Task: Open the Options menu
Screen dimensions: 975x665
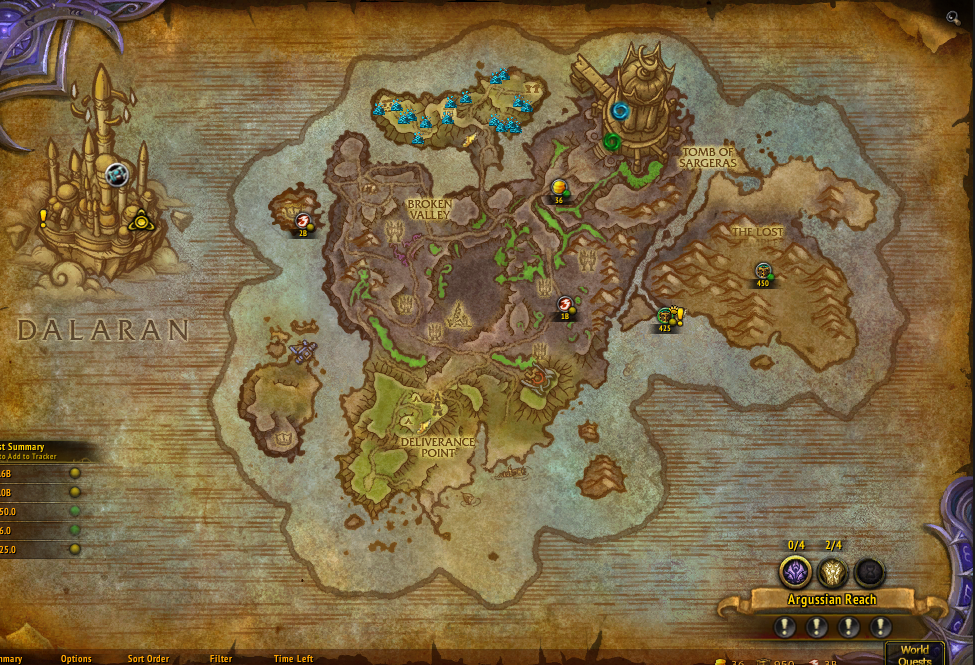Action: 76,659
